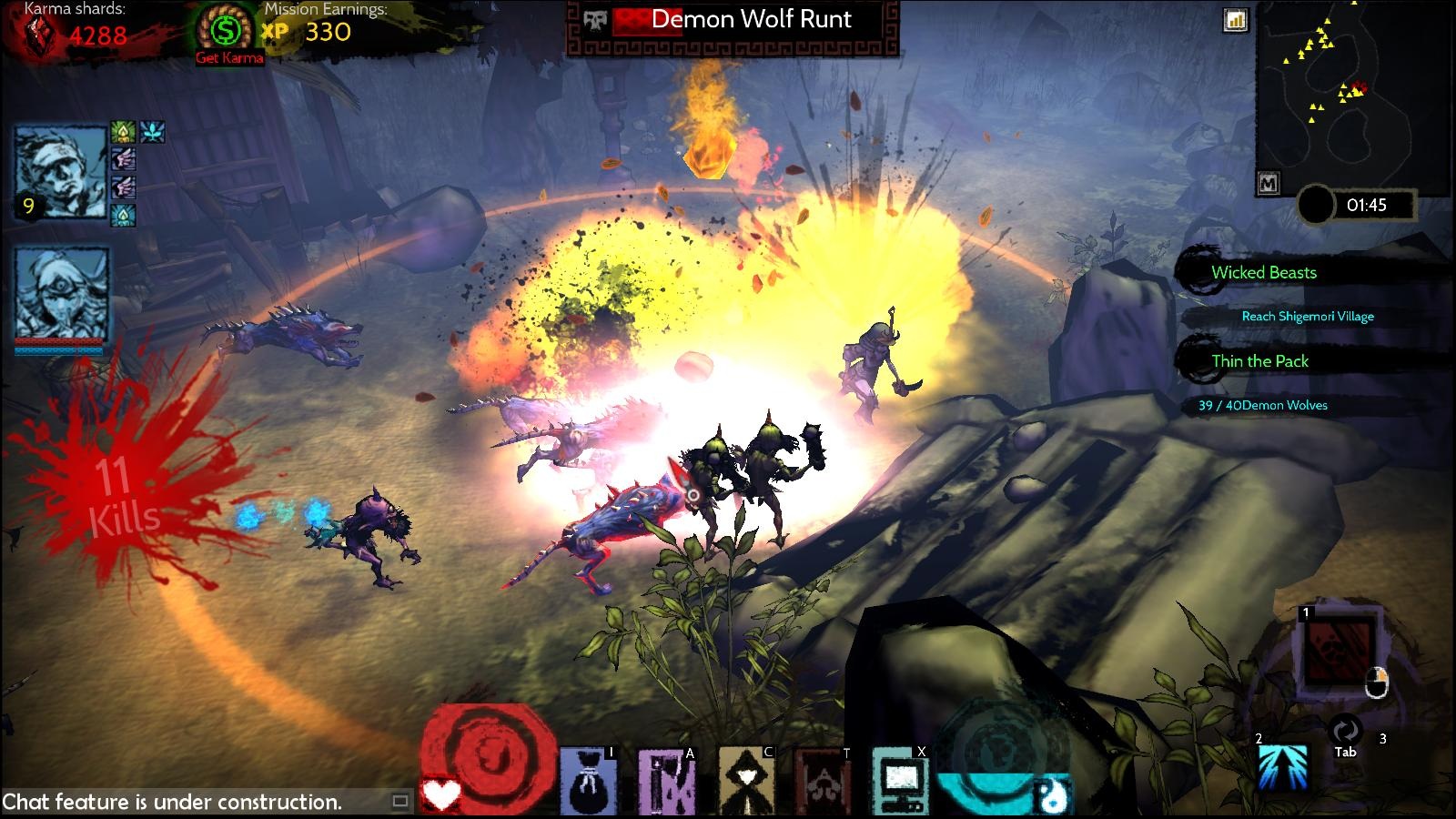Open the hooded character sheet icon

point(746,781)
